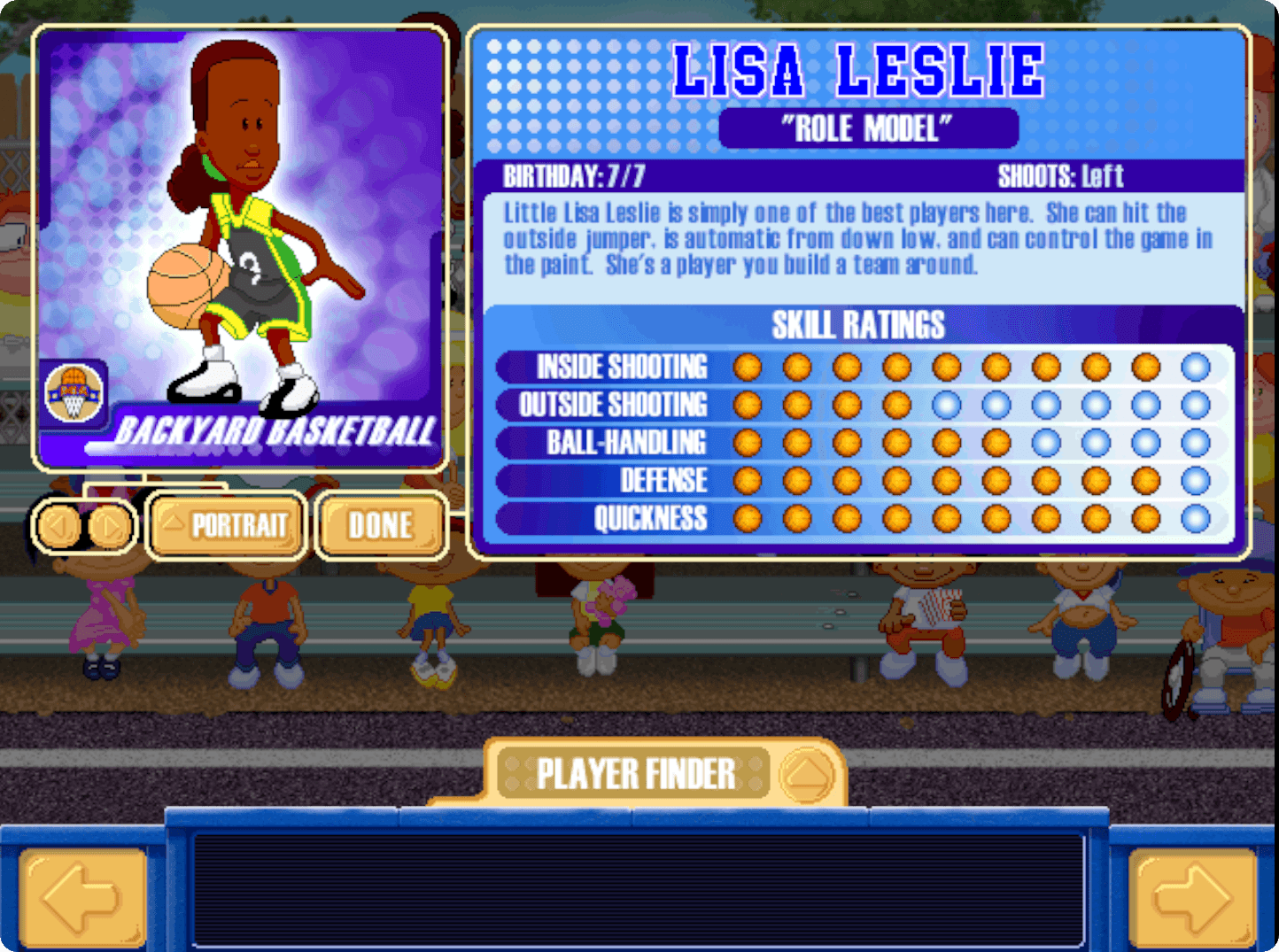The height and width of the screenshot is (952, 1279).
Task: Click the "ROLE MODEL" nickname banner
Action: pyautogui.click(x=869, y=127)
